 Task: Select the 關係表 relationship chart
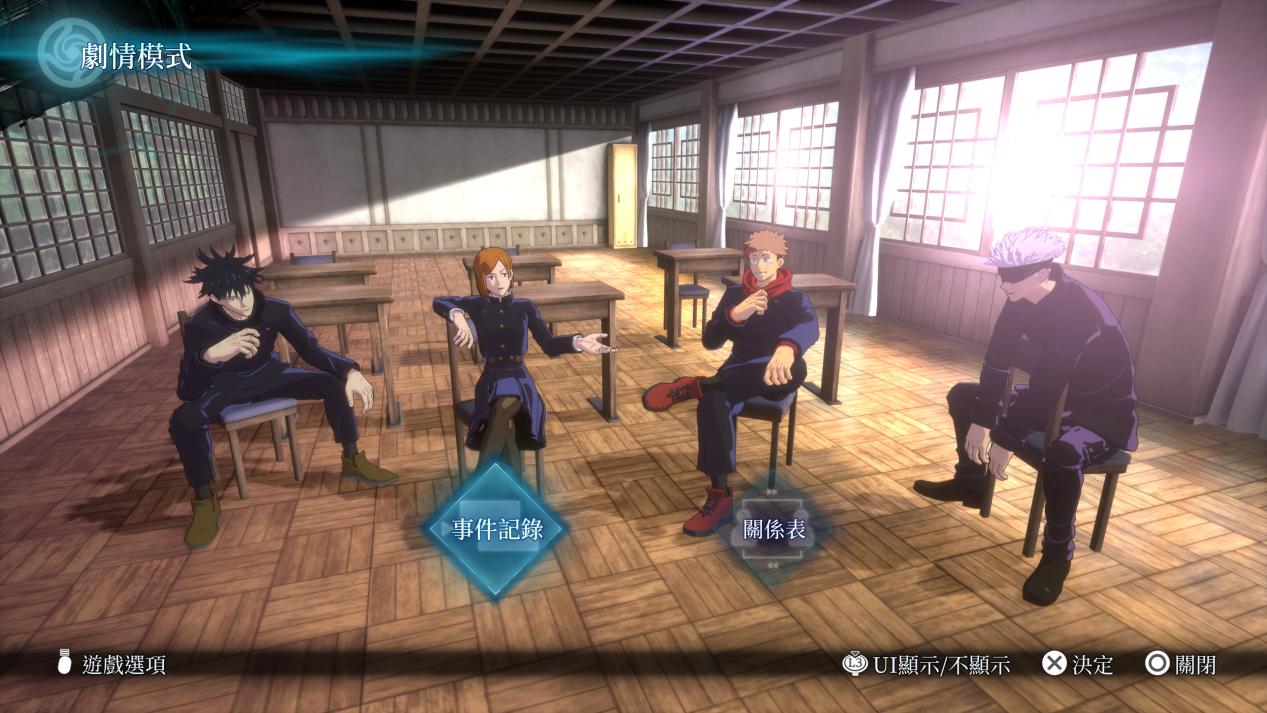click(x=773, y=530)
